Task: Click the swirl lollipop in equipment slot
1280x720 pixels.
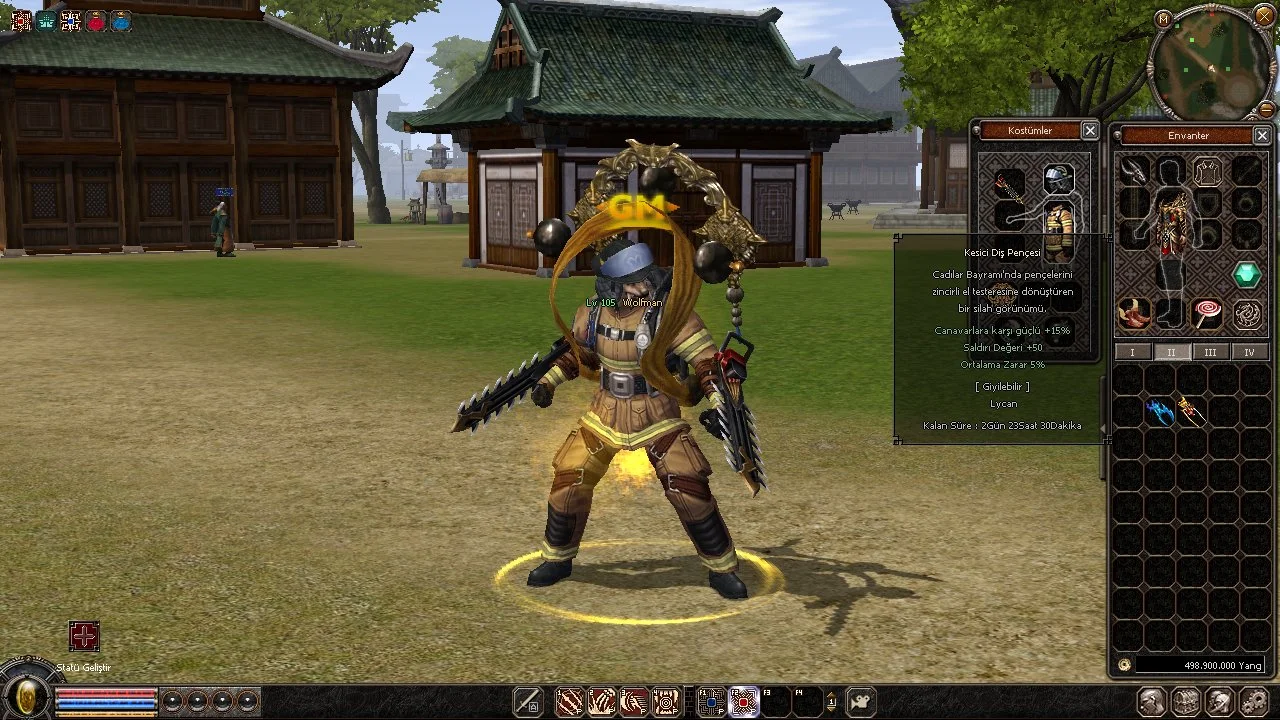Action: [1207, 314]
